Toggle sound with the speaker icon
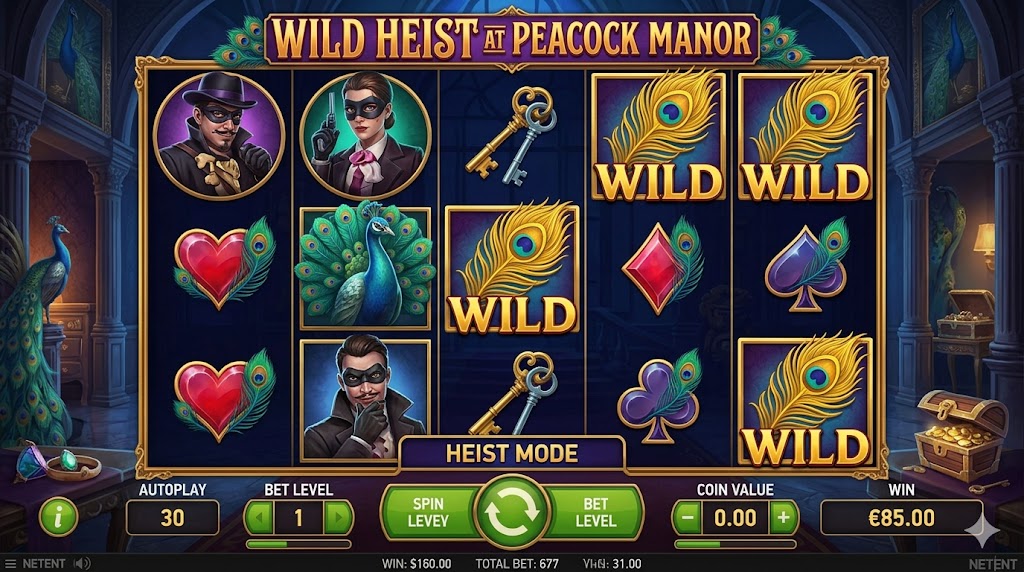1024x572 pixels. (x=84, y=564)
